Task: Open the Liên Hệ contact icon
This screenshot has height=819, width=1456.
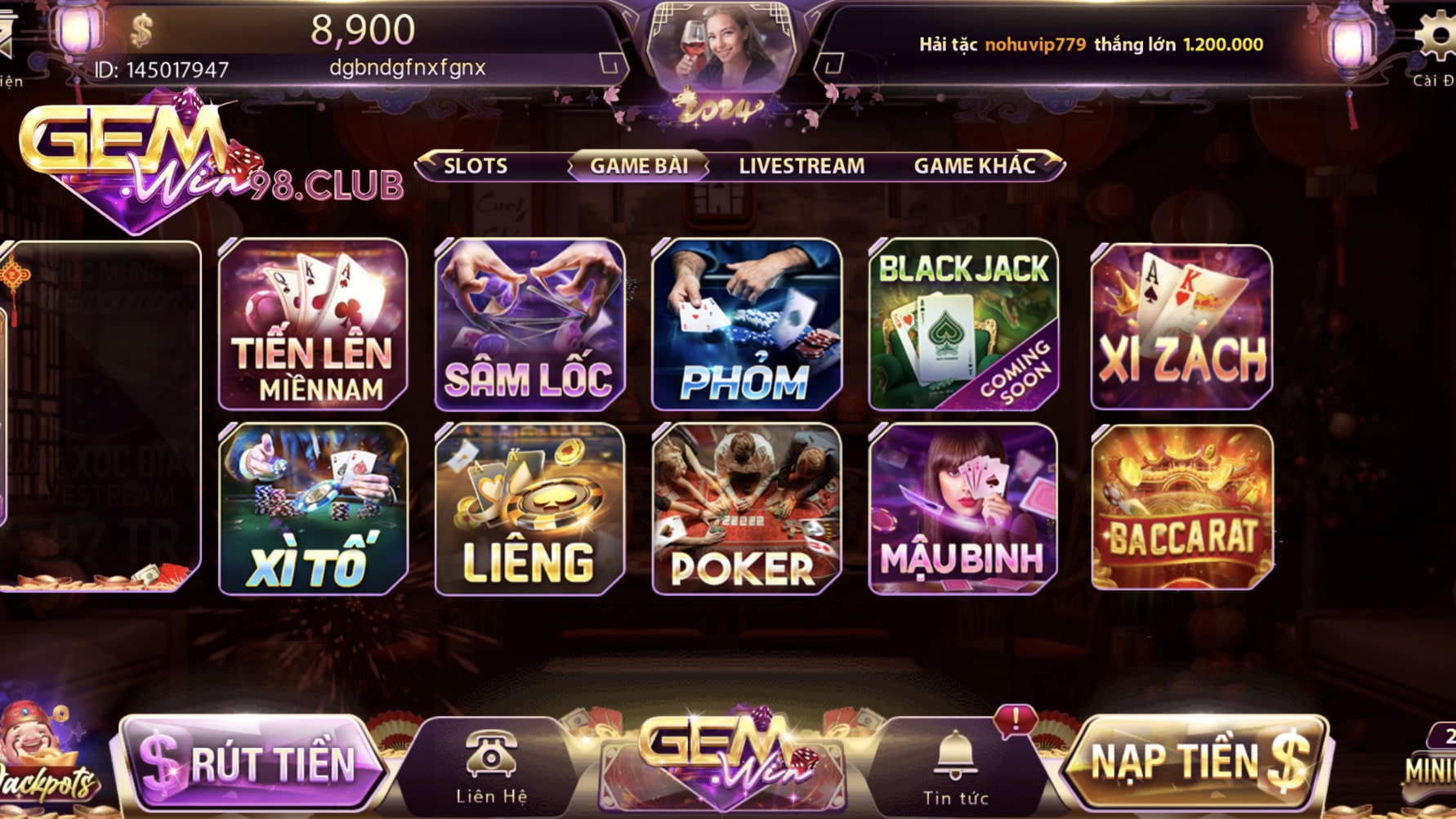Action: 491,766
